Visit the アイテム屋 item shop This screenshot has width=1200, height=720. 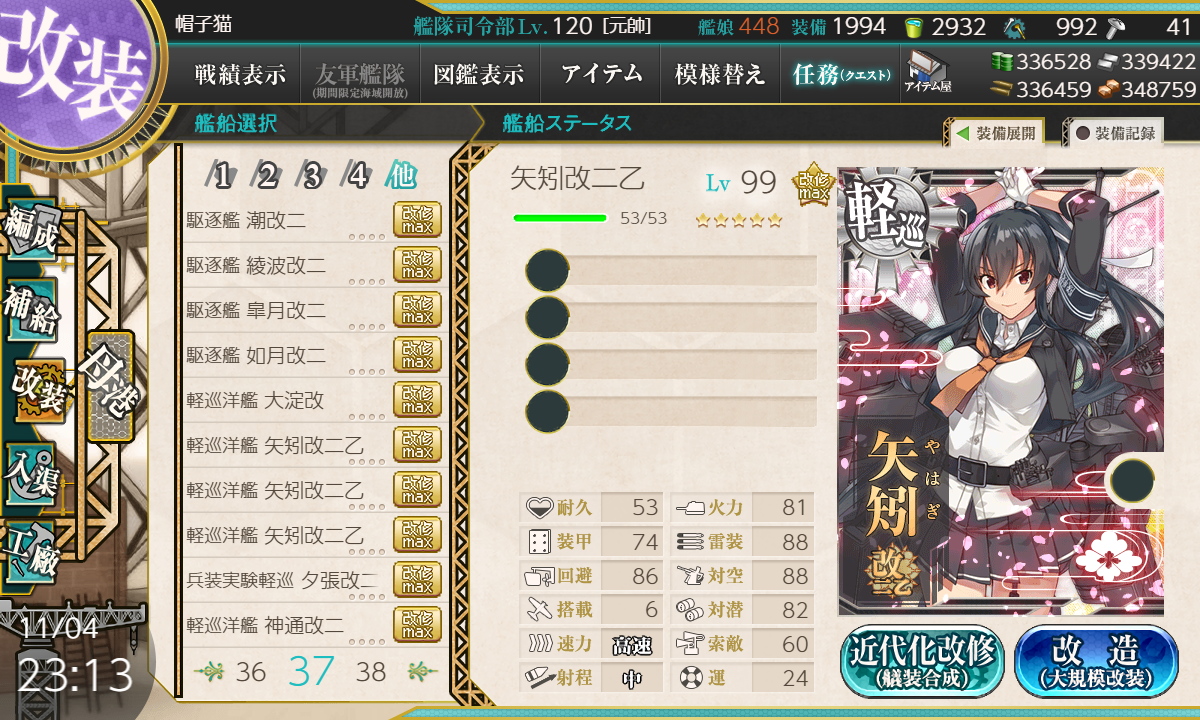(928, 72)
